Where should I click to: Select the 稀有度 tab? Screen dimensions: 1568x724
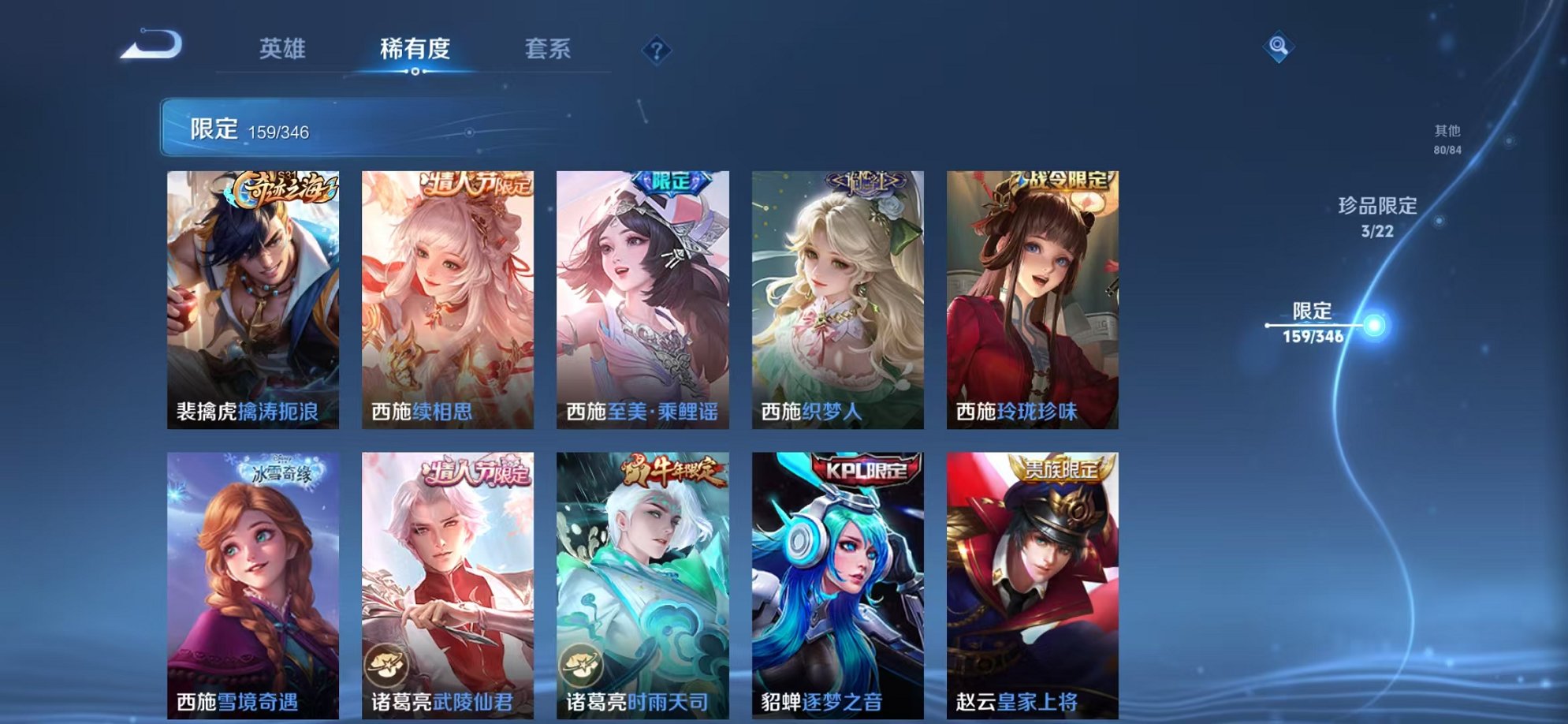[416, 49]
